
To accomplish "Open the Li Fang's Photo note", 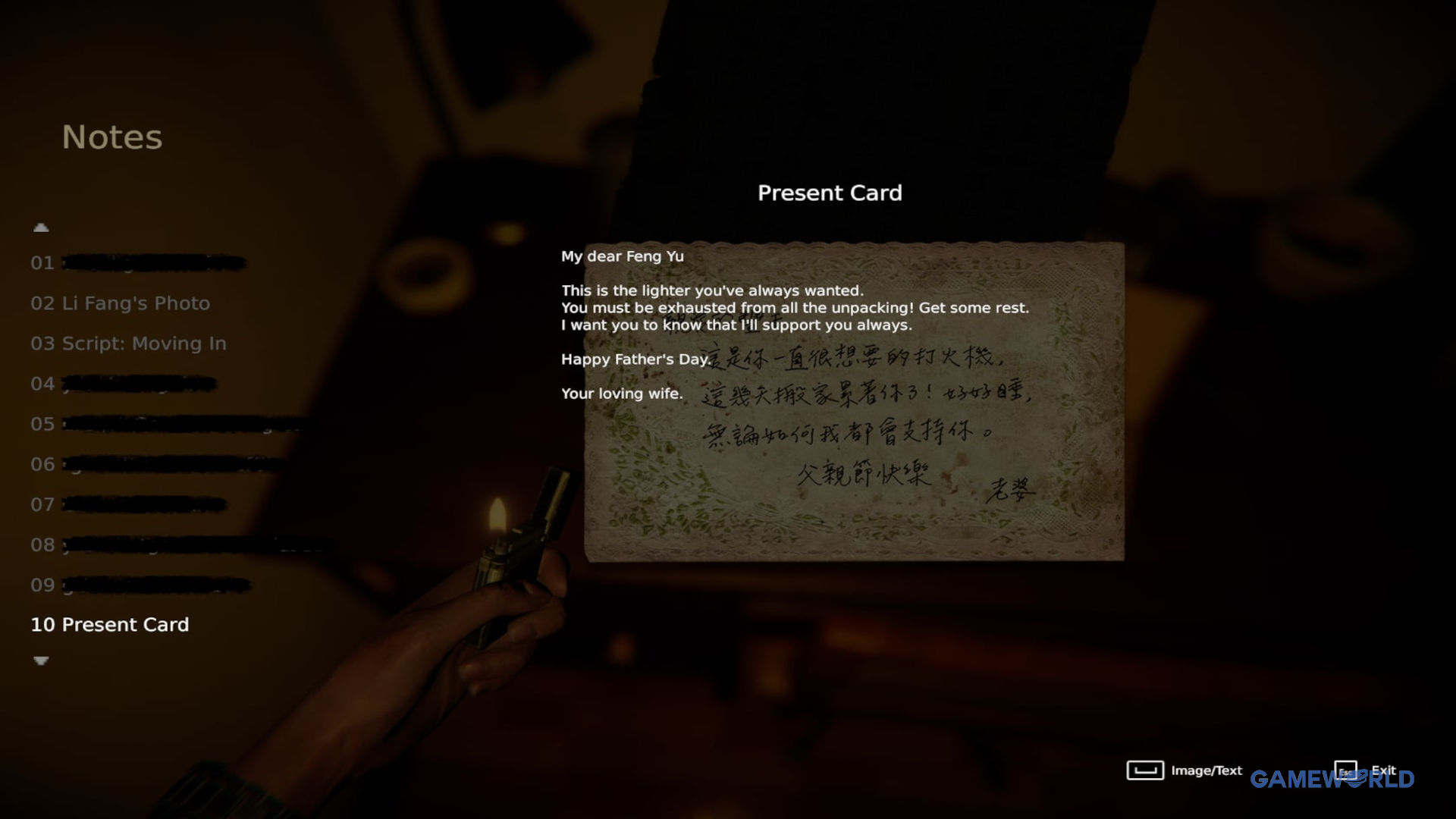I will (x=120, y=303).
